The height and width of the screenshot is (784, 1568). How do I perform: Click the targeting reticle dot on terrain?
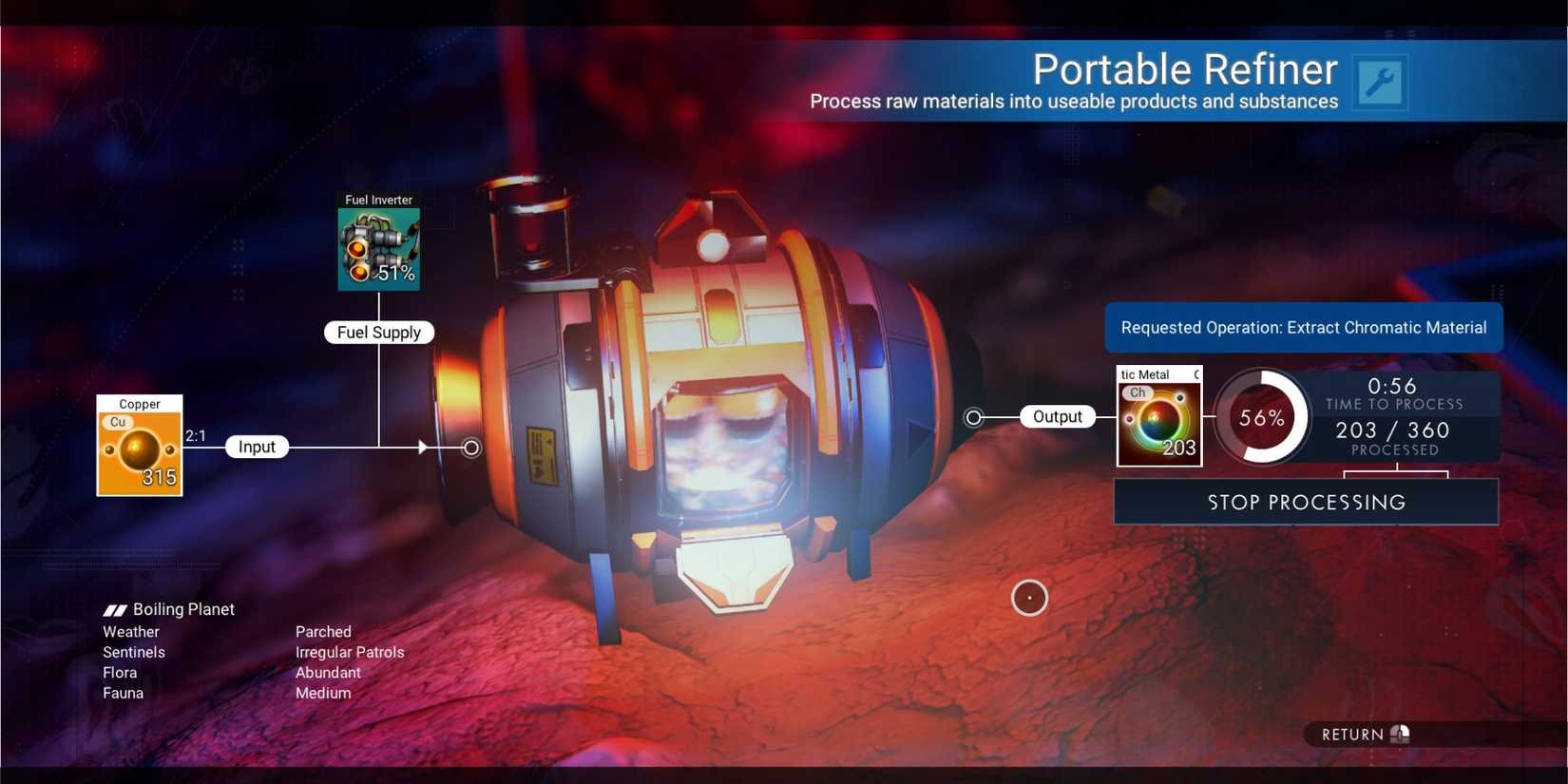coord(1030,598)
